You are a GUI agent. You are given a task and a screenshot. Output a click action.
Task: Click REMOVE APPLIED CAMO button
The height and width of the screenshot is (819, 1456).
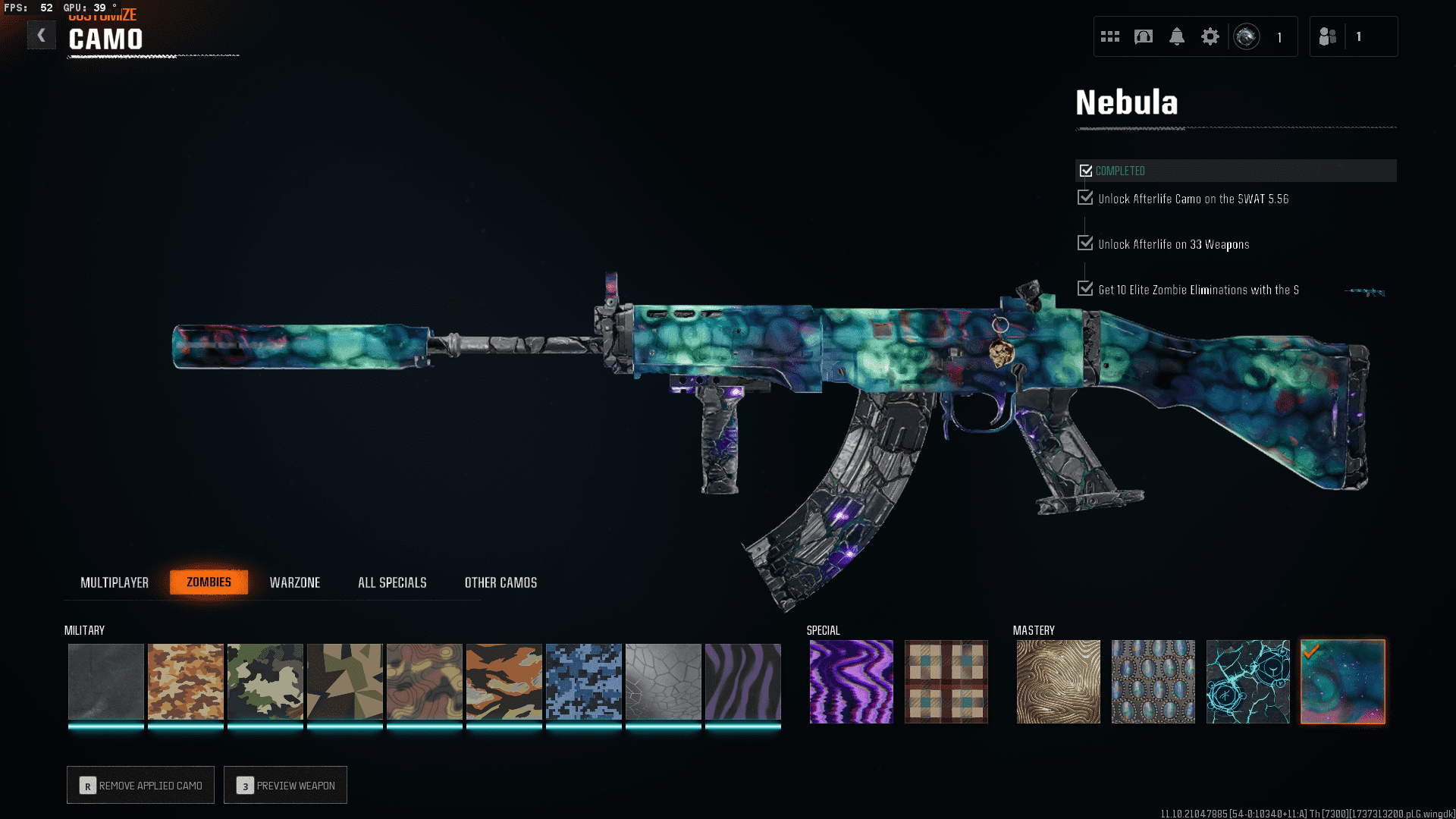click(x=140, y=785)
